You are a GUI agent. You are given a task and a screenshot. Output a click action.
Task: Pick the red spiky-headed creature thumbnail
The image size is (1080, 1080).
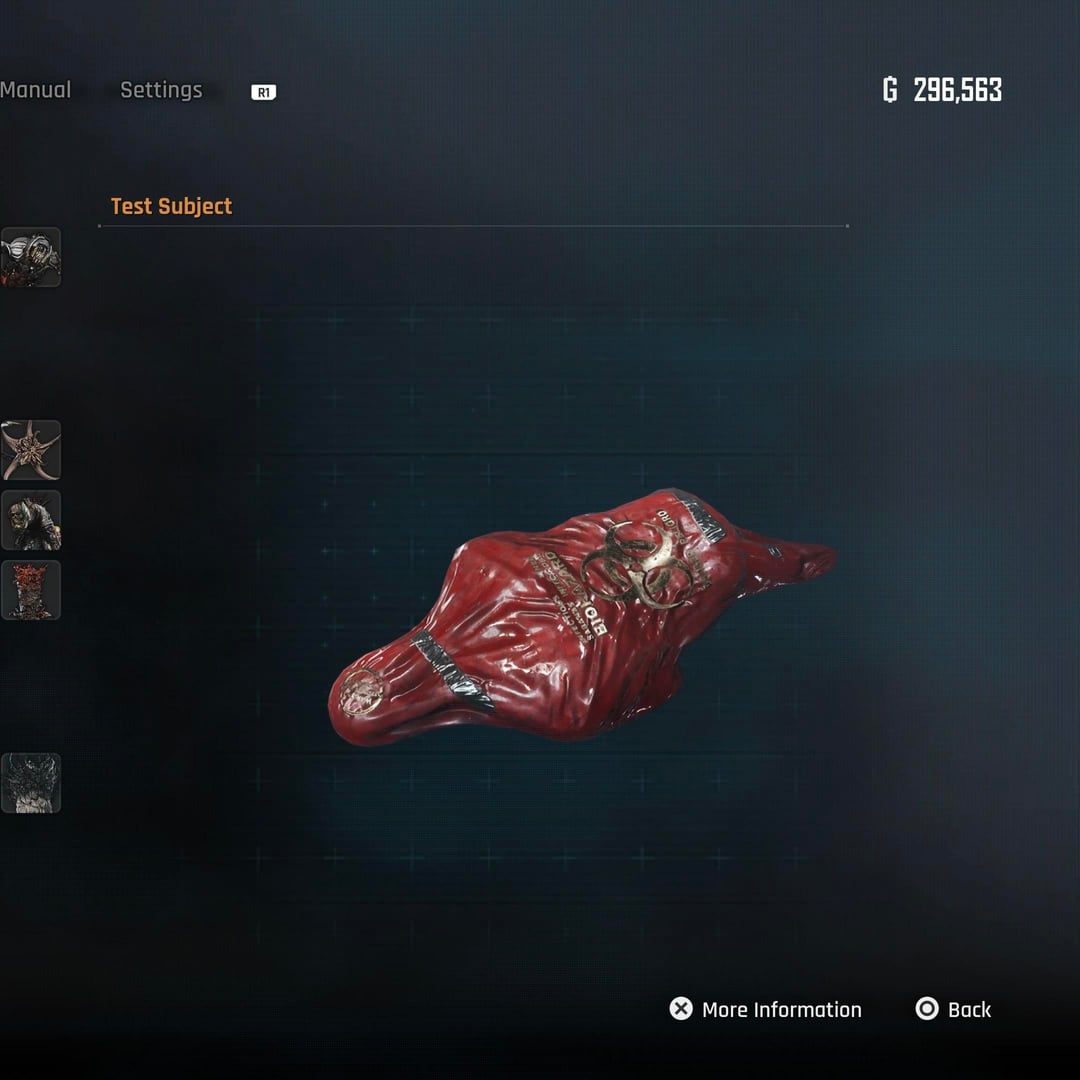(x=31, y=590)
